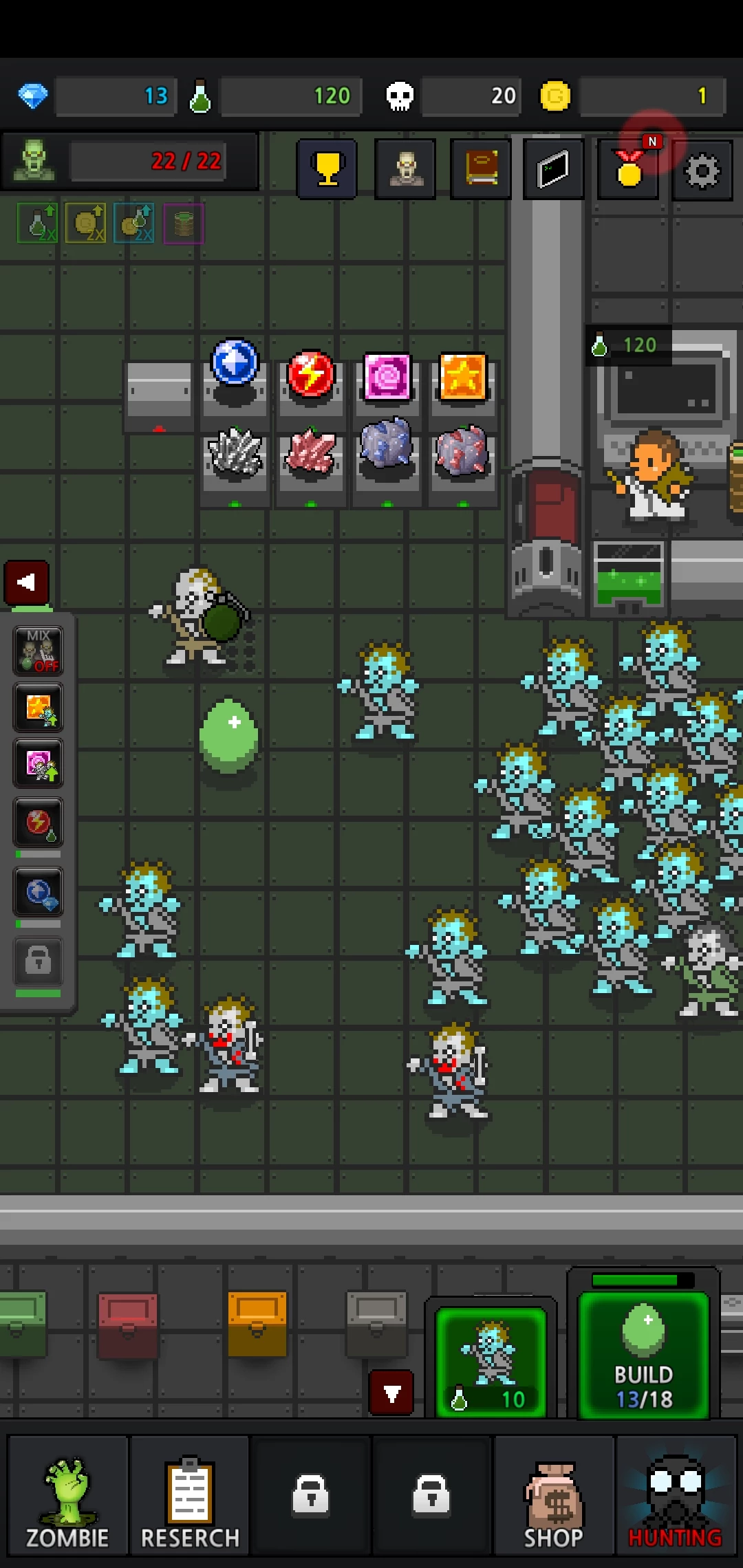
Task: Open the gear settings menu
Action: coord(702,171)
